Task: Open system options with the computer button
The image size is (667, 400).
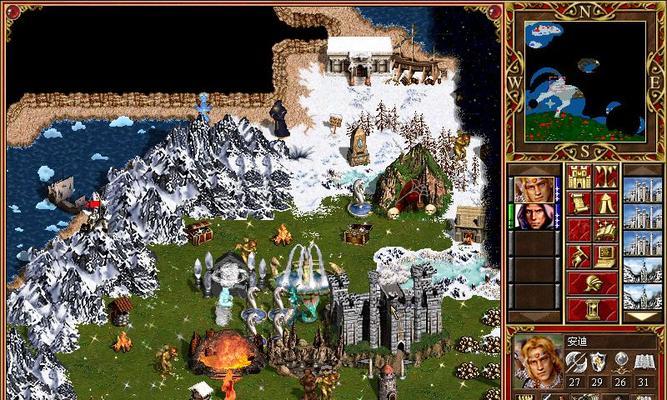Action: coord(605,256)
